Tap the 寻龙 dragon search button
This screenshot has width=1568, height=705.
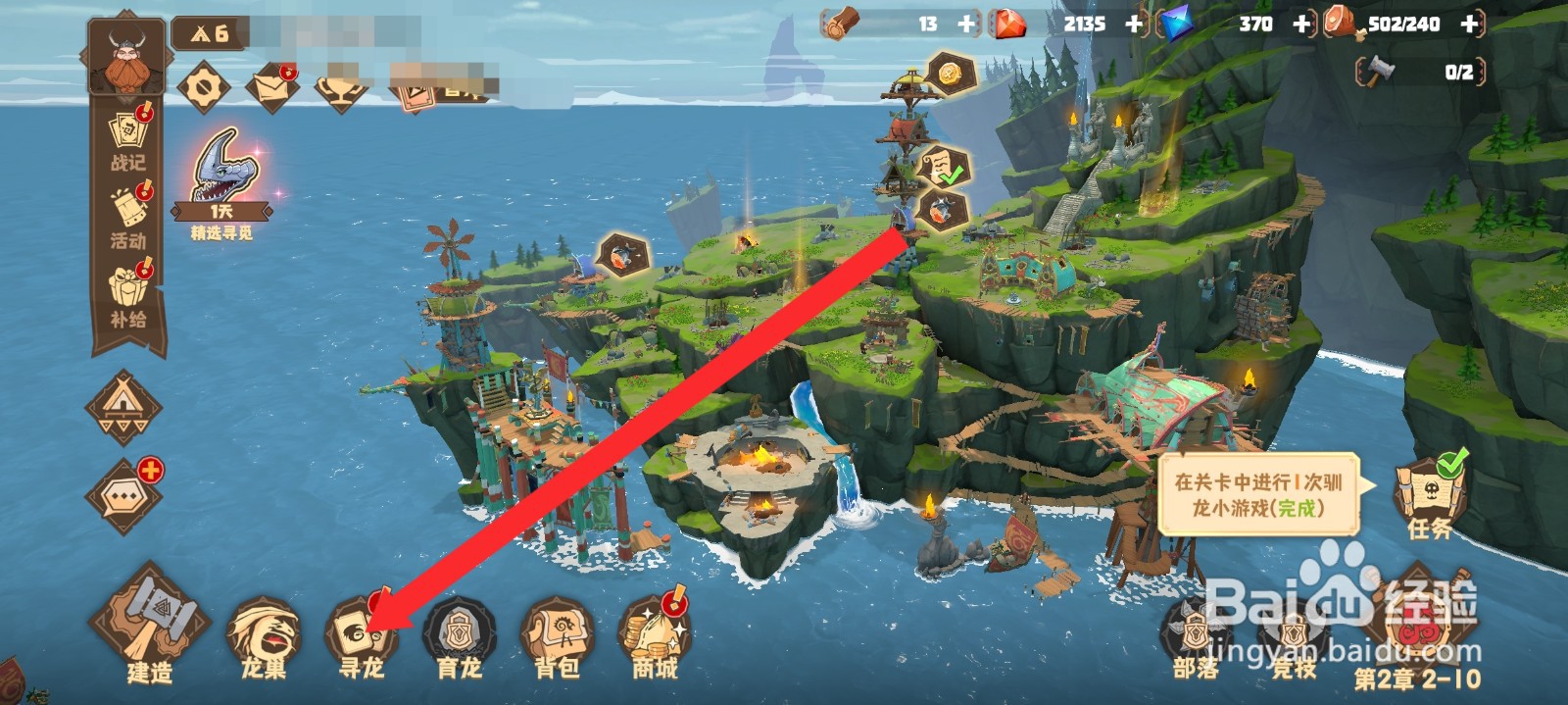(361, 632)
